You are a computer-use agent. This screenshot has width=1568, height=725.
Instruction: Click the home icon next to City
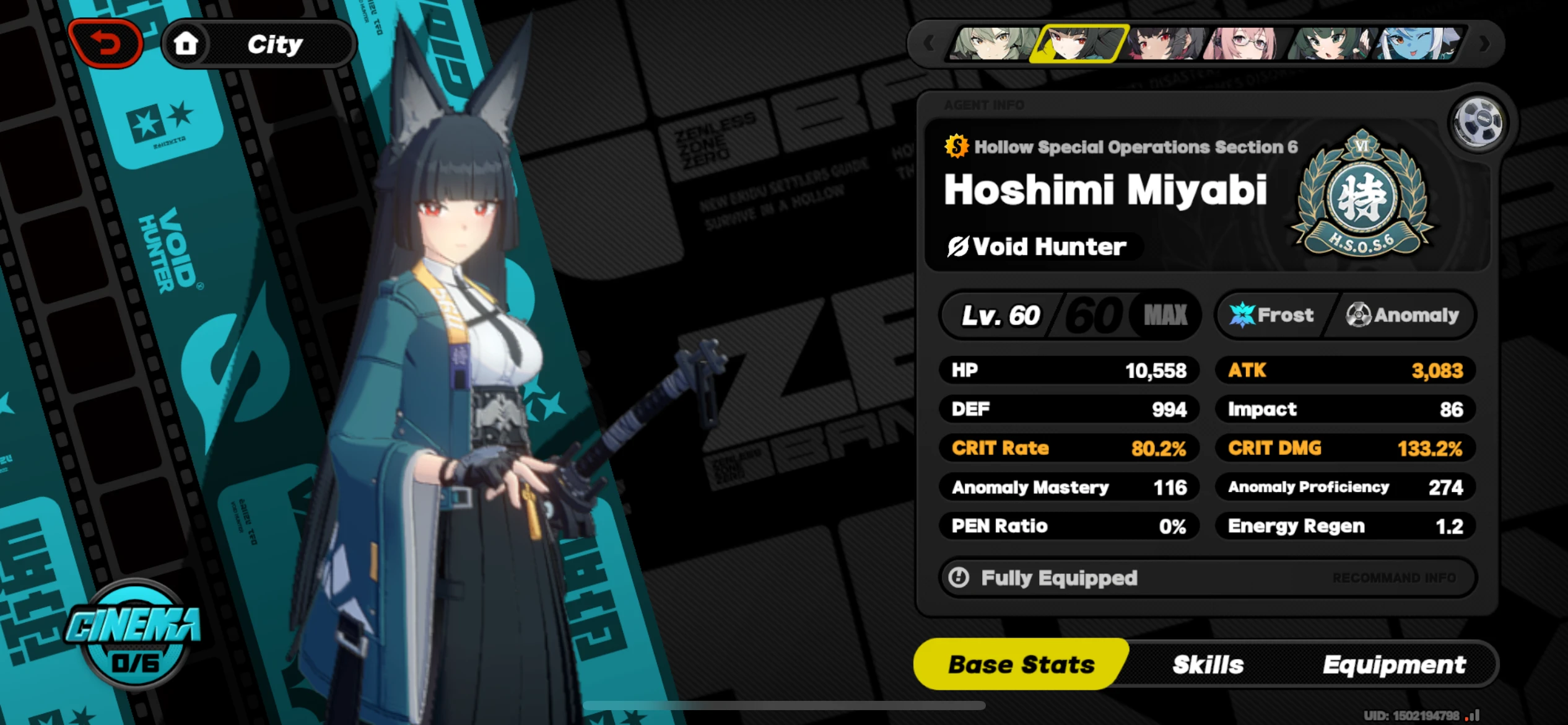pyautogui.click(x=187, y=42)
